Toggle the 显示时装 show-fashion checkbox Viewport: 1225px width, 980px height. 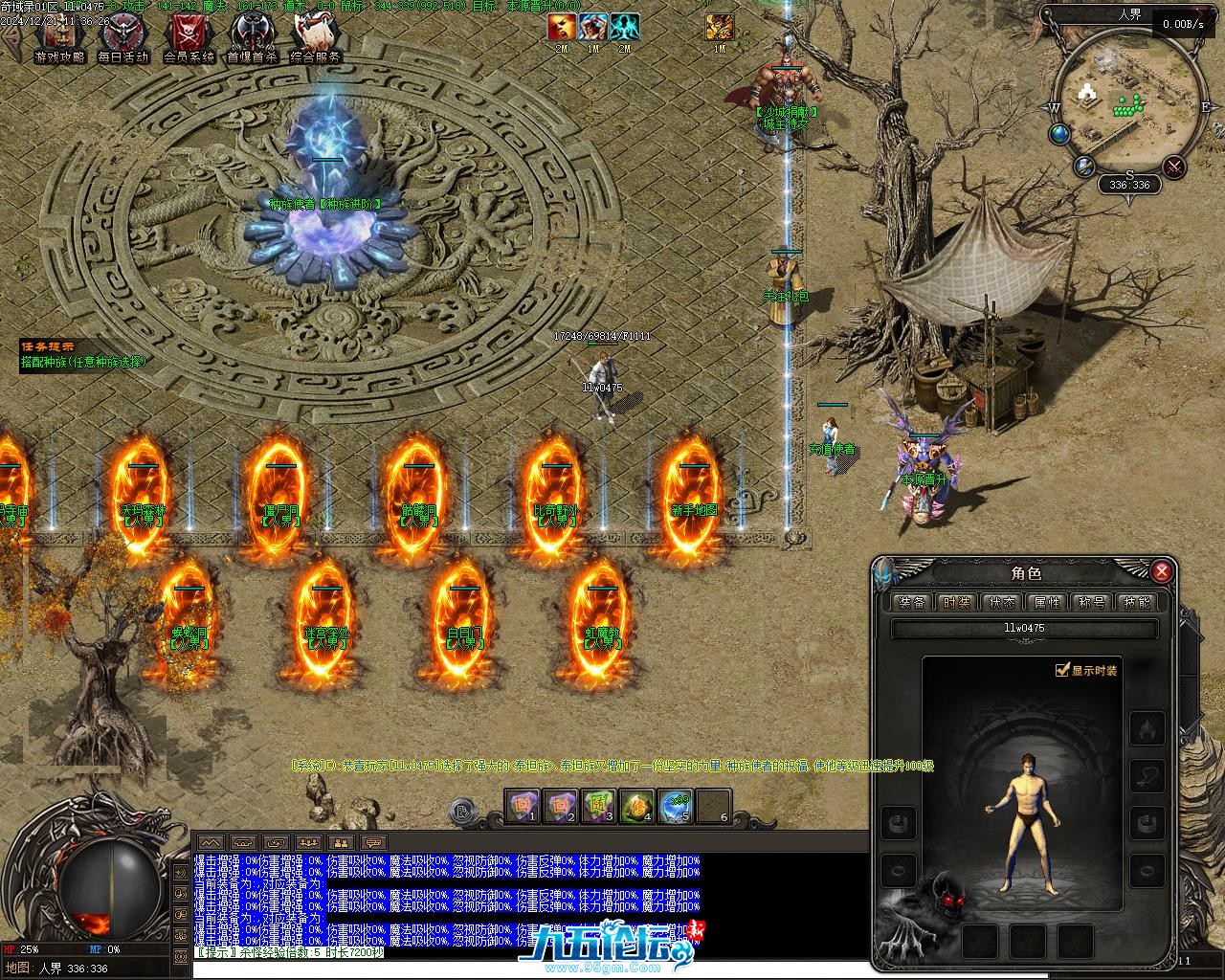tap(1061, 670)
